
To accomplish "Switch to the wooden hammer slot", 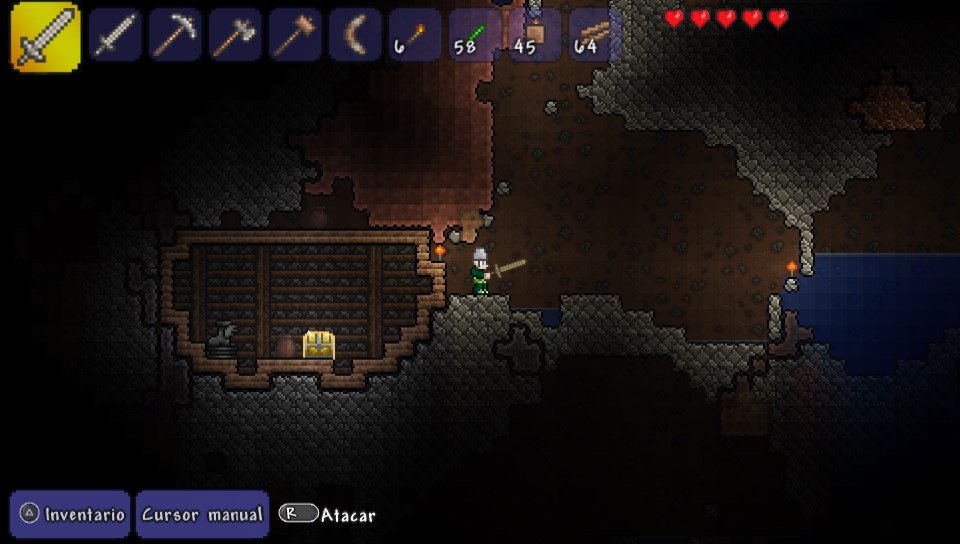I will [x=295, y=35].
